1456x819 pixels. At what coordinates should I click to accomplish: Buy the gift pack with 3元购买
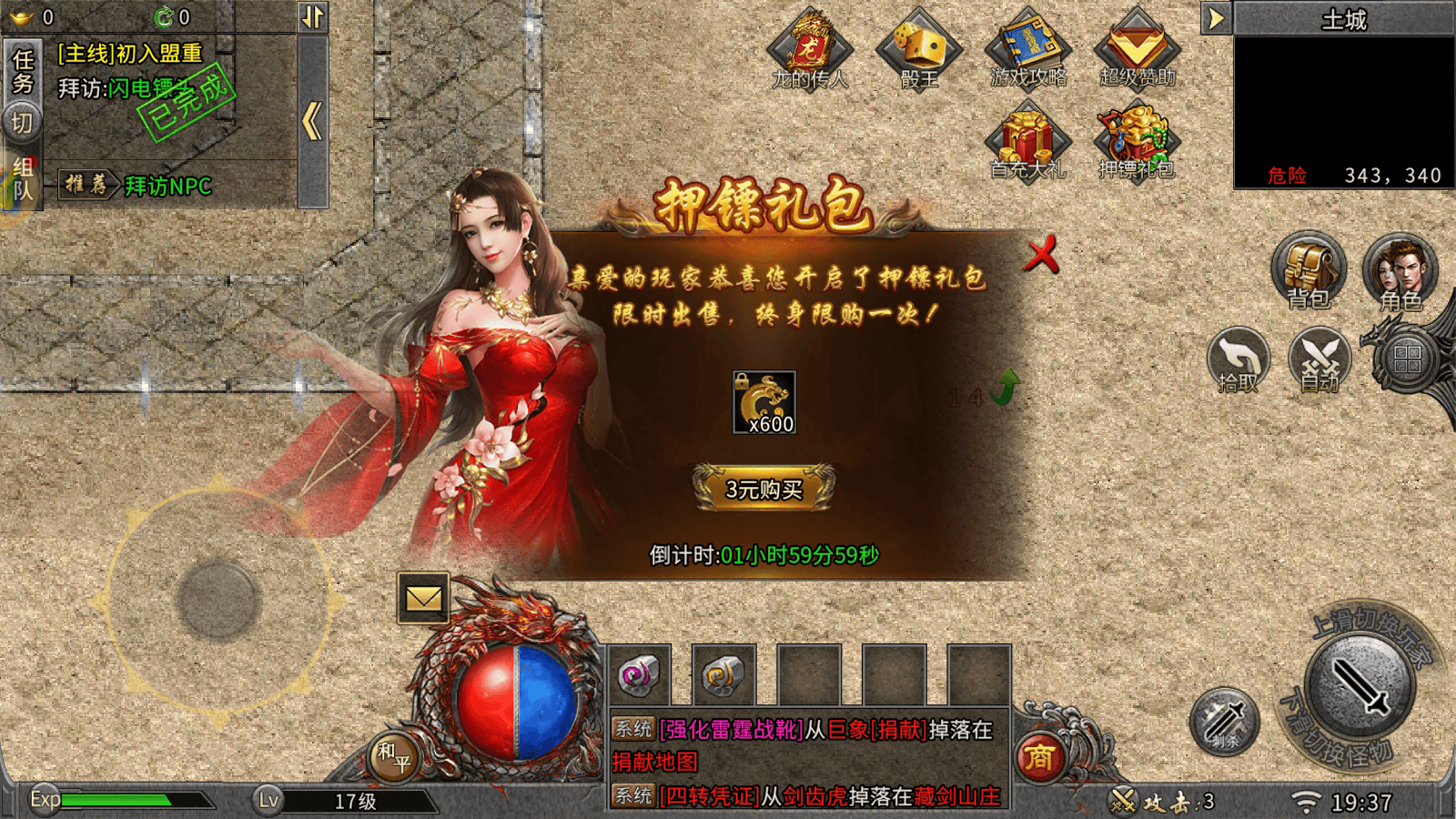763,489
